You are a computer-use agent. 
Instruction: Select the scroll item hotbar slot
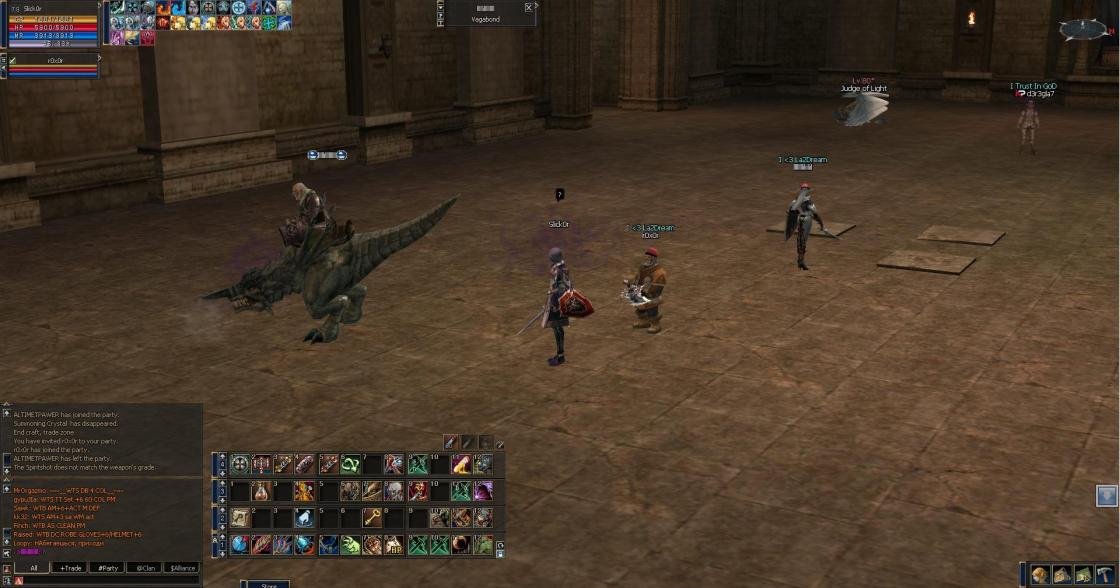(240, 517)
